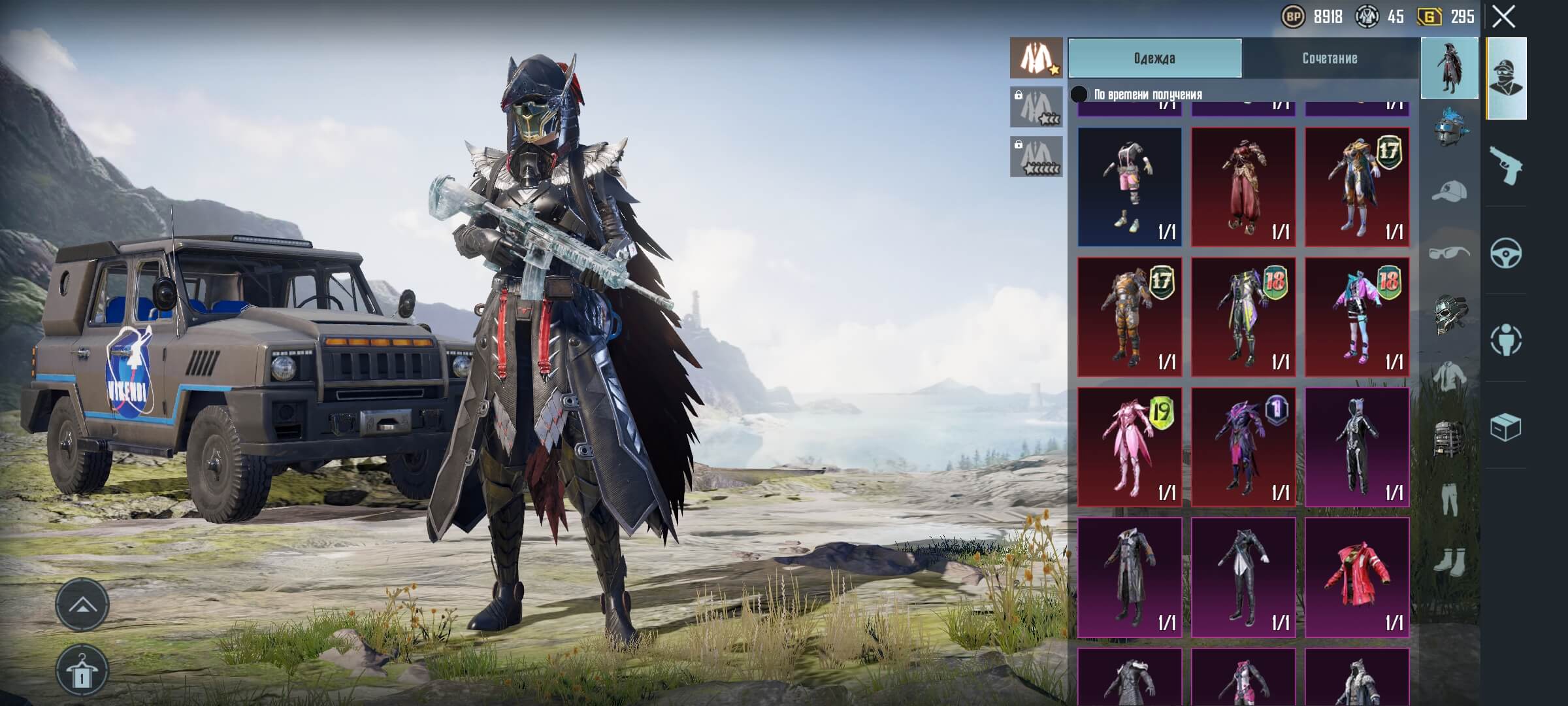Open the vehicle skins steering wheel category
Image resolution: width=1568 pixels, height=706 pixels.
click(1506, 253)
